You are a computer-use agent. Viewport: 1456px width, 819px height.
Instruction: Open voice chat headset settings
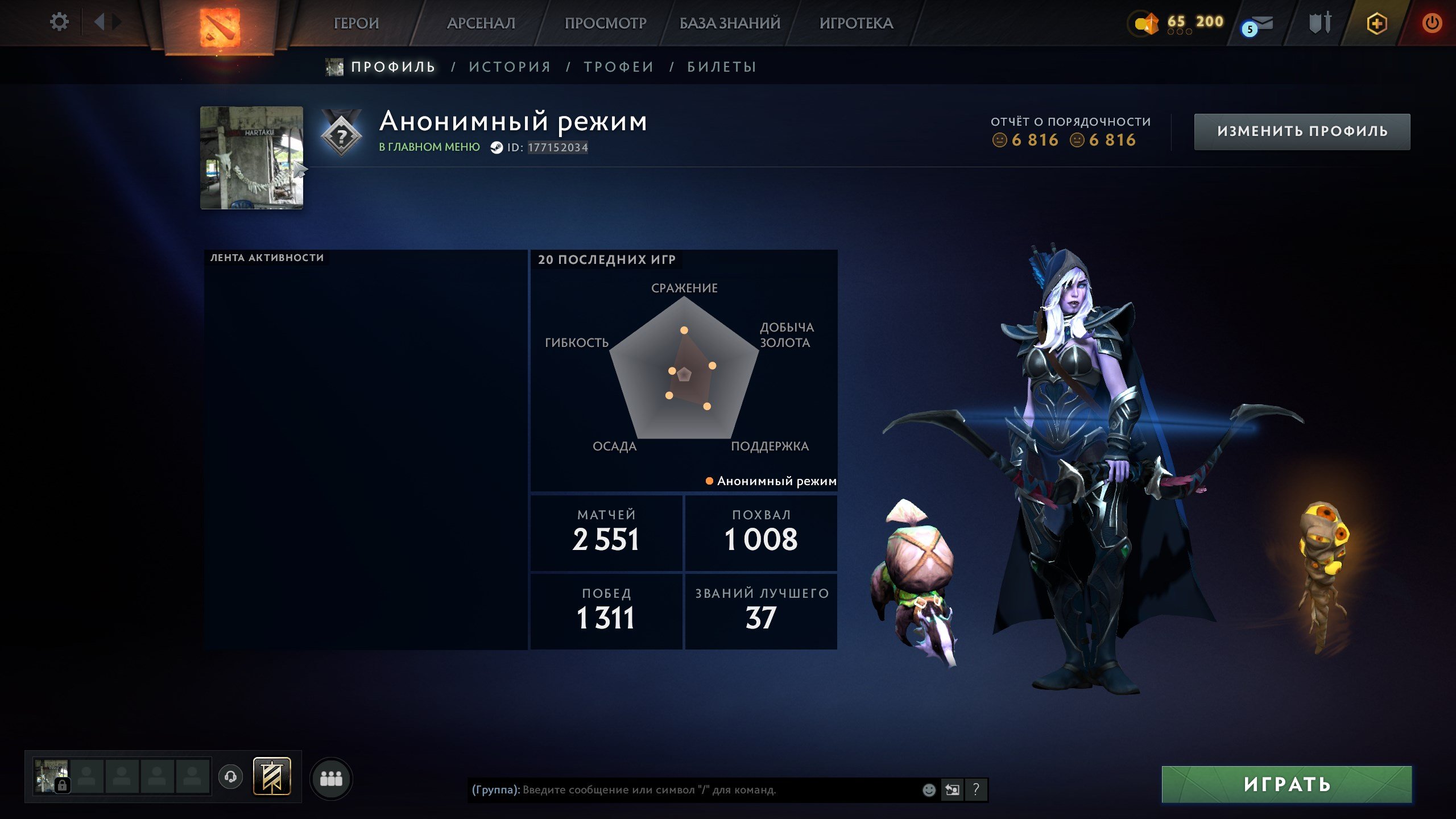pyautogui.click(x=231, y=776)
